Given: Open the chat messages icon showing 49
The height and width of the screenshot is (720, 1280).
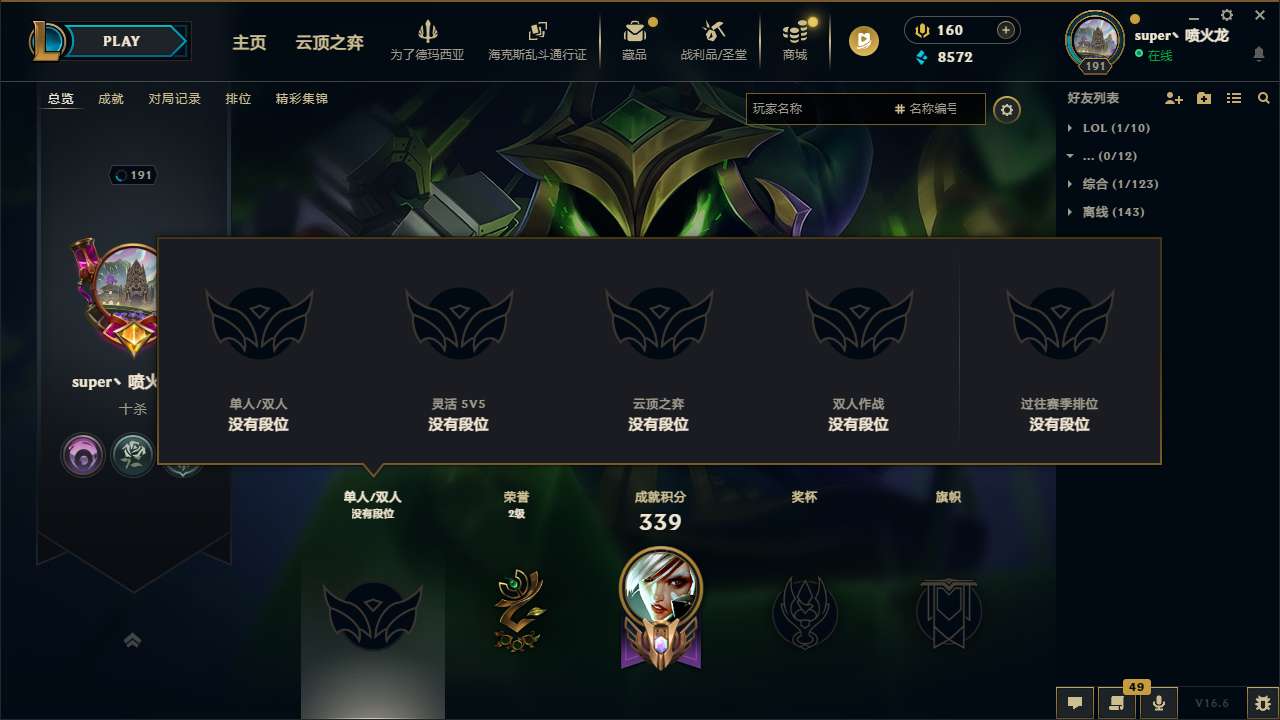Looking at the screenshot, I should point(1117,703).
